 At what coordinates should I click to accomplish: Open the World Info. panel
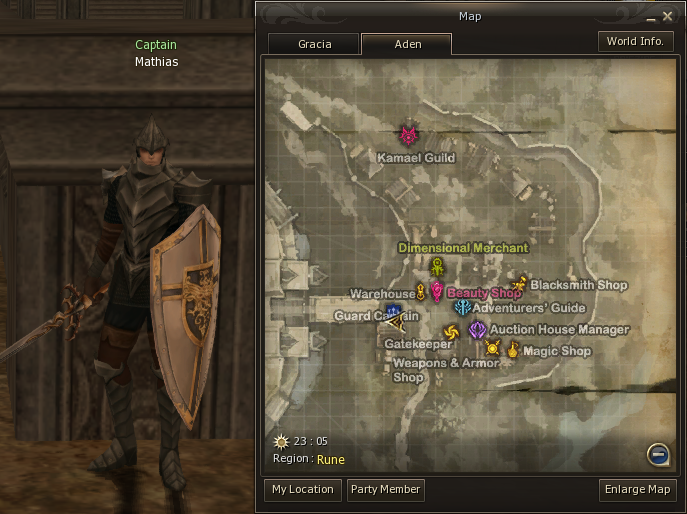[x=635, y=42]
